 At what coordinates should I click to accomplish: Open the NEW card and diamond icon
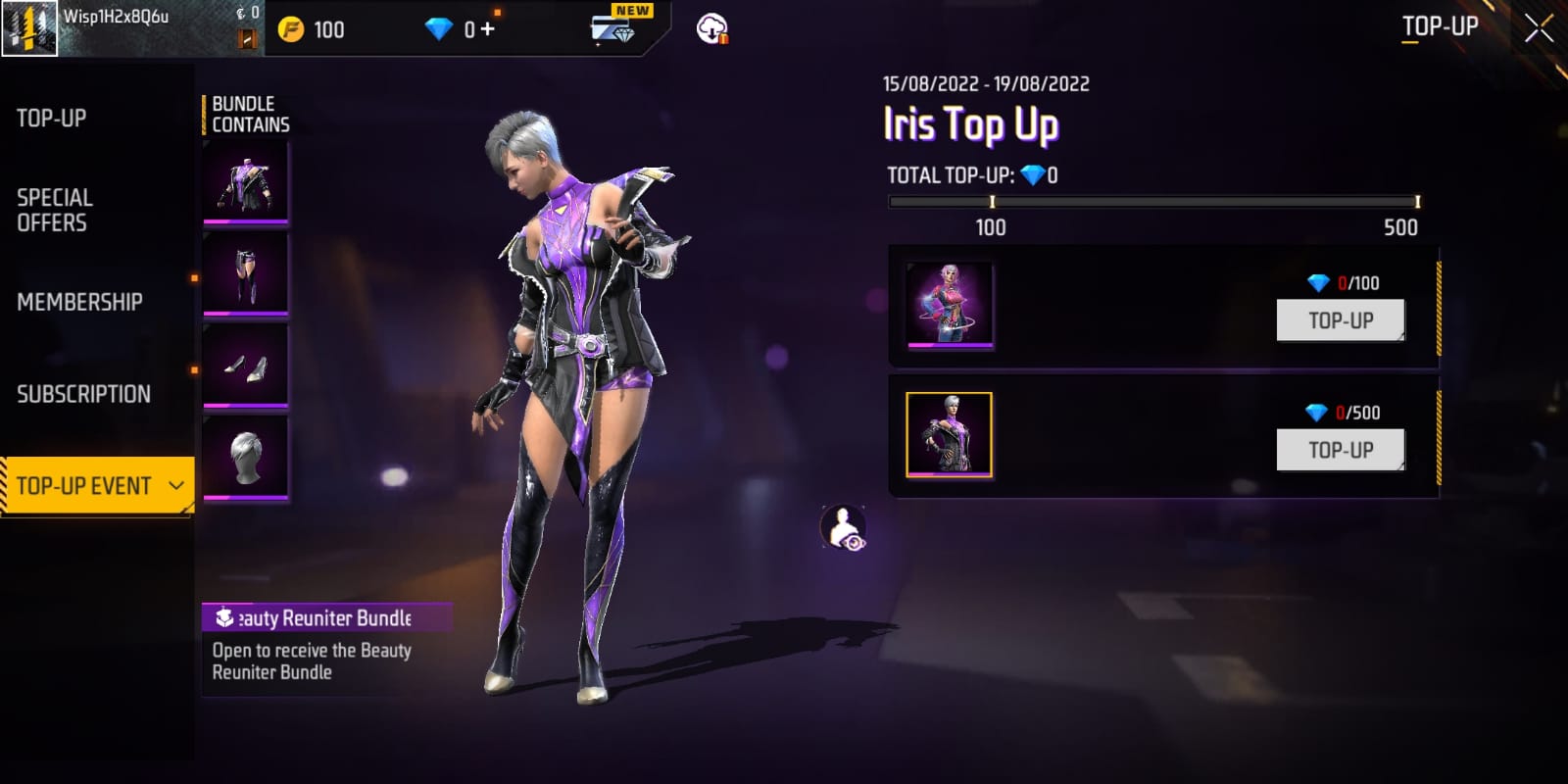pyautogui.click(x=615, y=27)
